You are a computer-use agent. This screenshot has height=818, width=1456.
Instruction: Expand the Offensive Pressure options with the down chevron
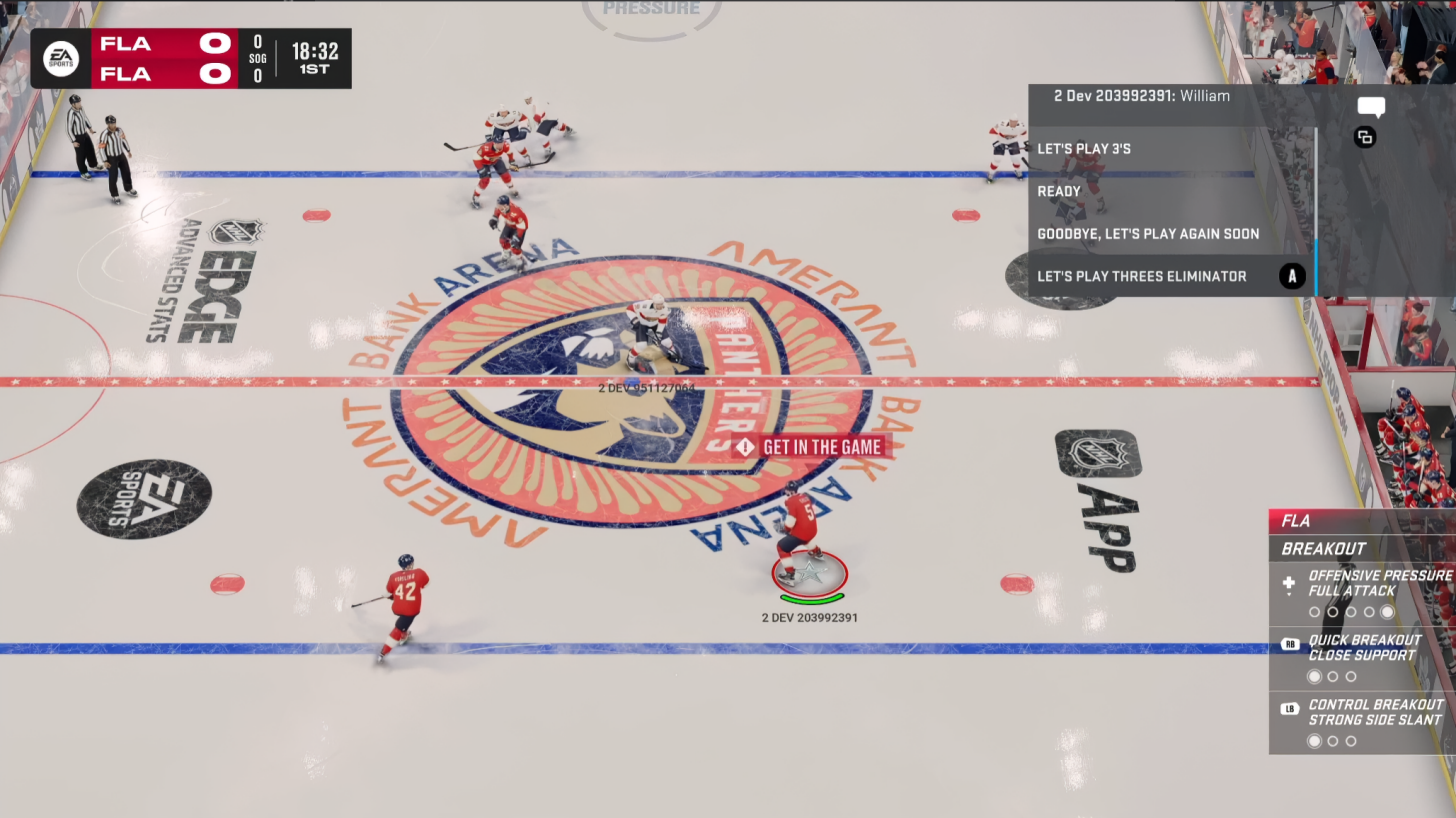(1290, 595)
